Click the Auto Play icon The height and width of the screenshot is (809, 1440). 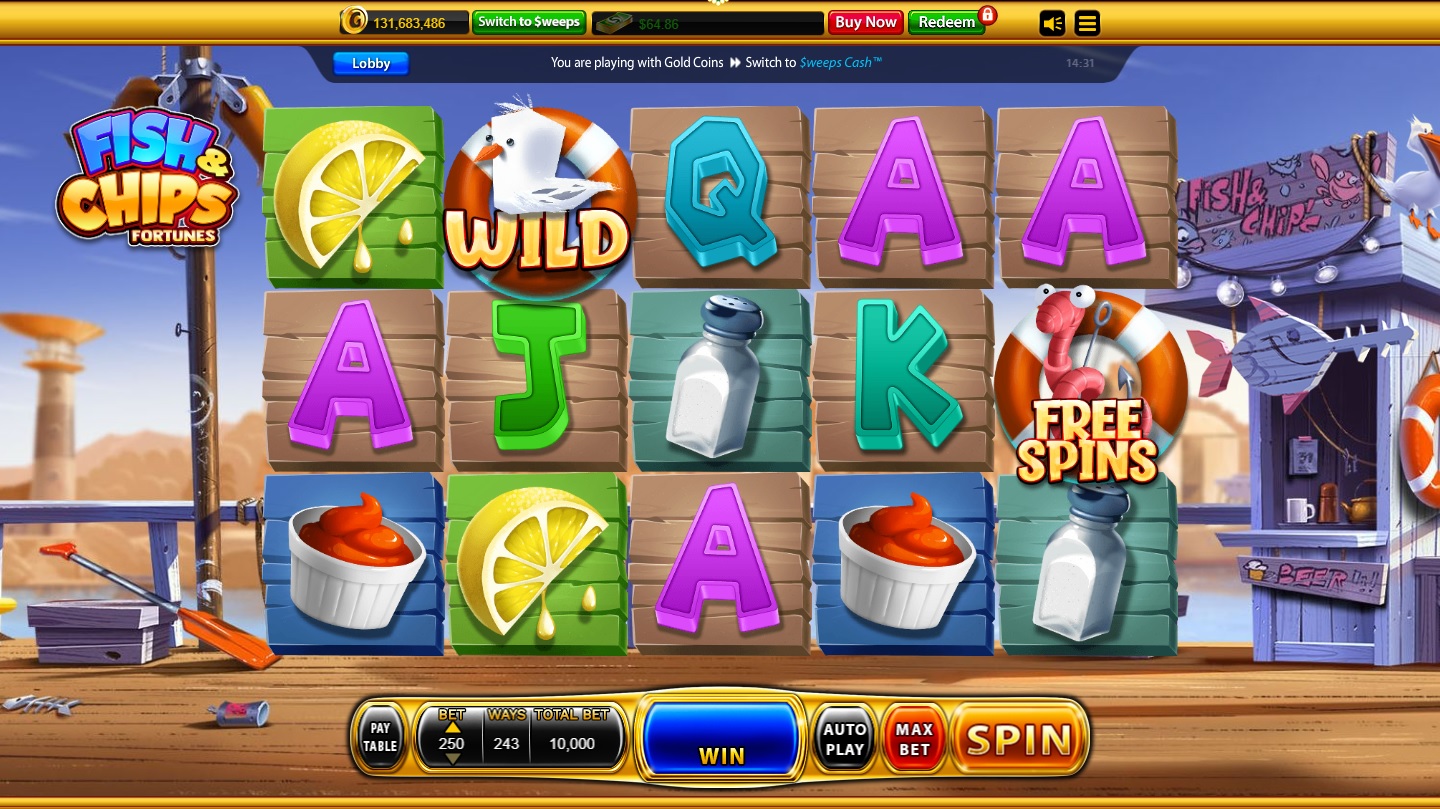844,738
